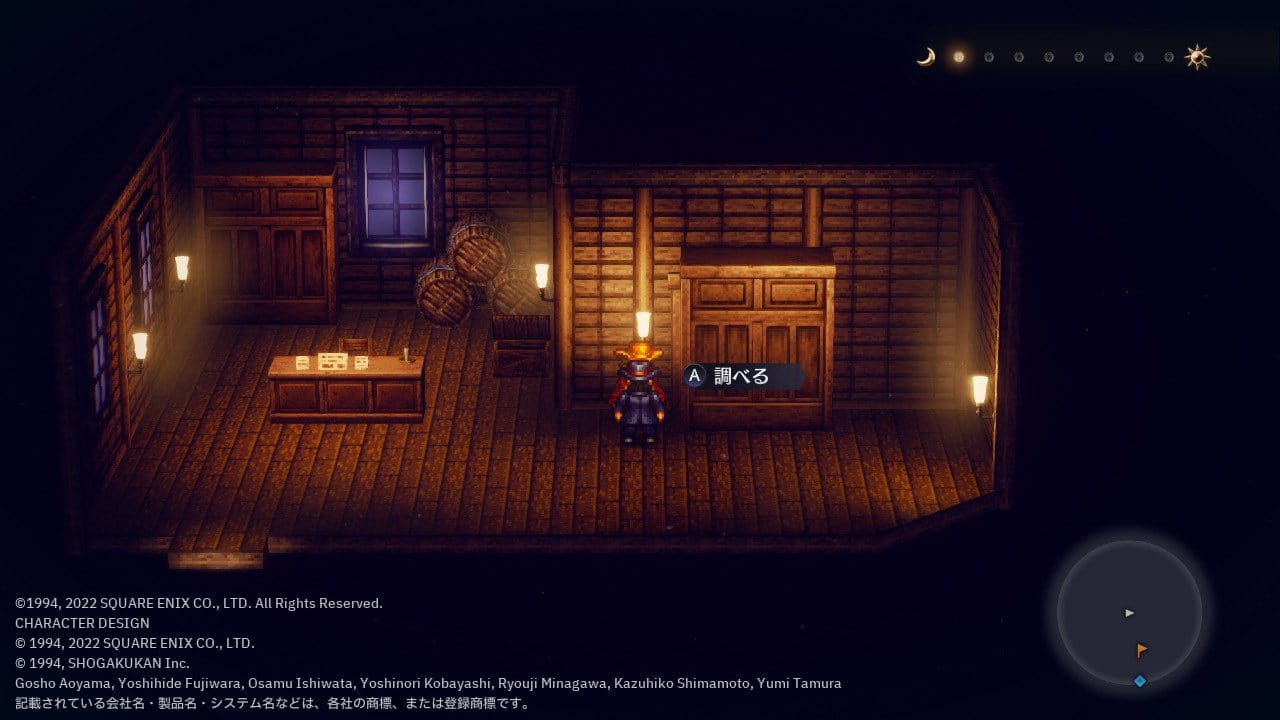Select the orange flag marker on the minimap
This screenshot has height=720, width=1280.
(x=1142, y=650)
